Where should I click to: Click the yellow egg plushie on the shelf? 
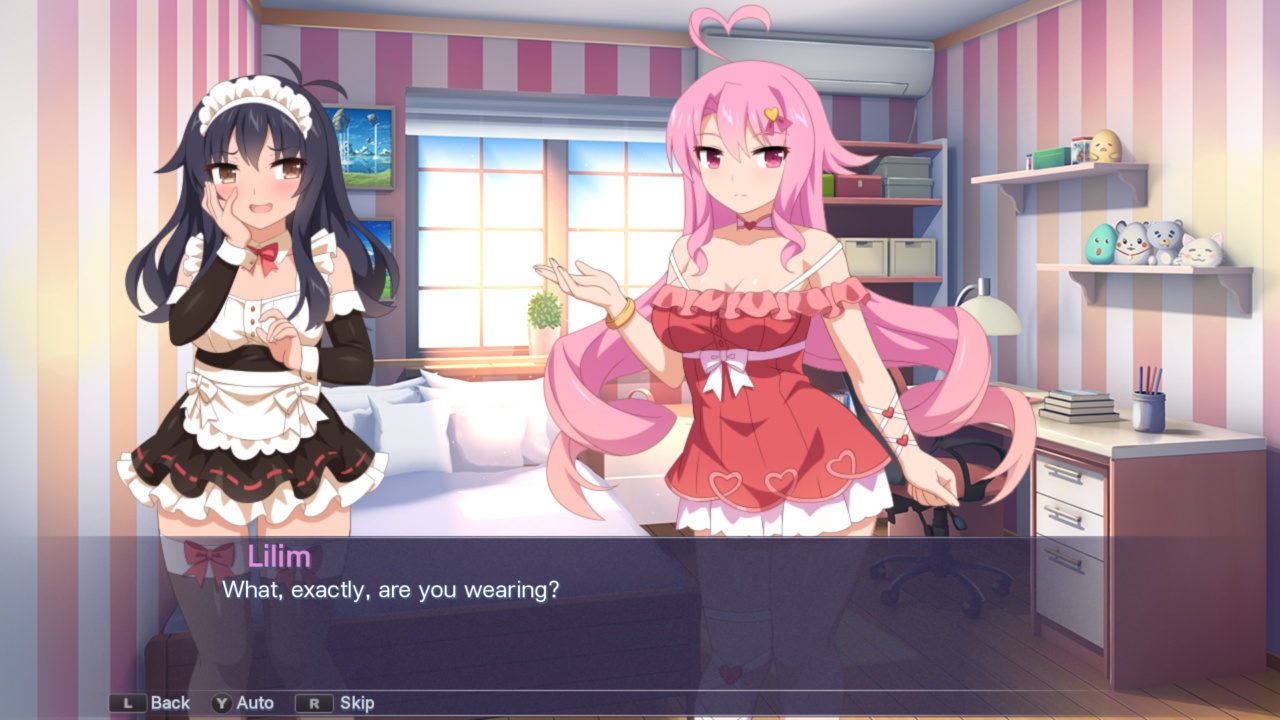pos(1105,145)
